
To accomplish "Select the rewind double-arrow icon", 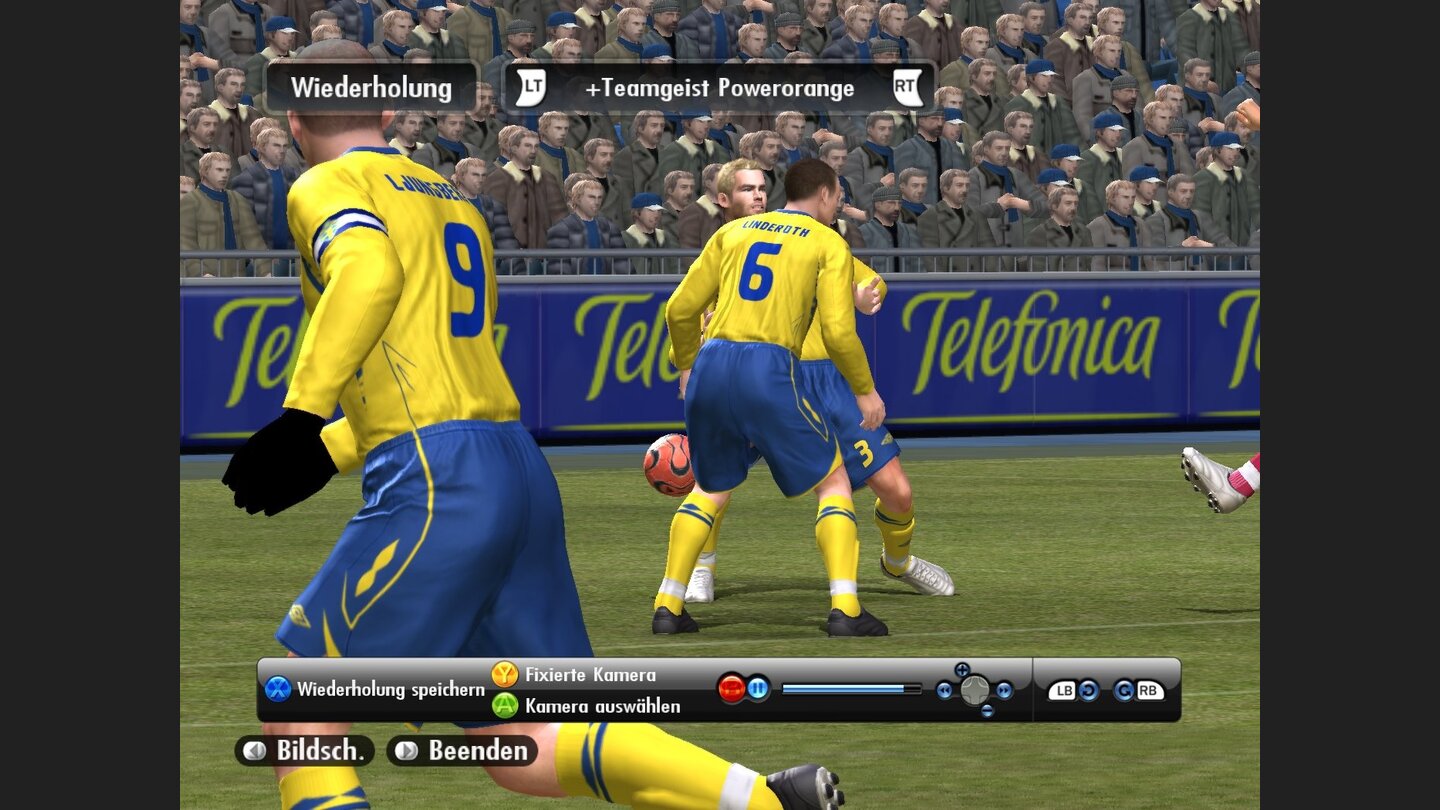I will coord(944,689).
